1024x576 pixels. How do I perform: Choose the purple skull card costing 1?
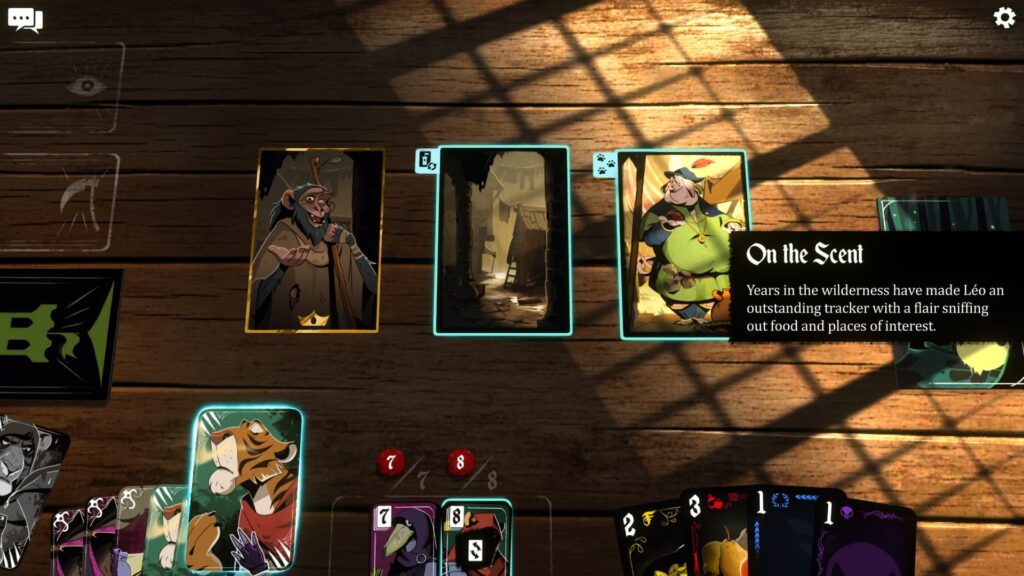pos(865,540)
